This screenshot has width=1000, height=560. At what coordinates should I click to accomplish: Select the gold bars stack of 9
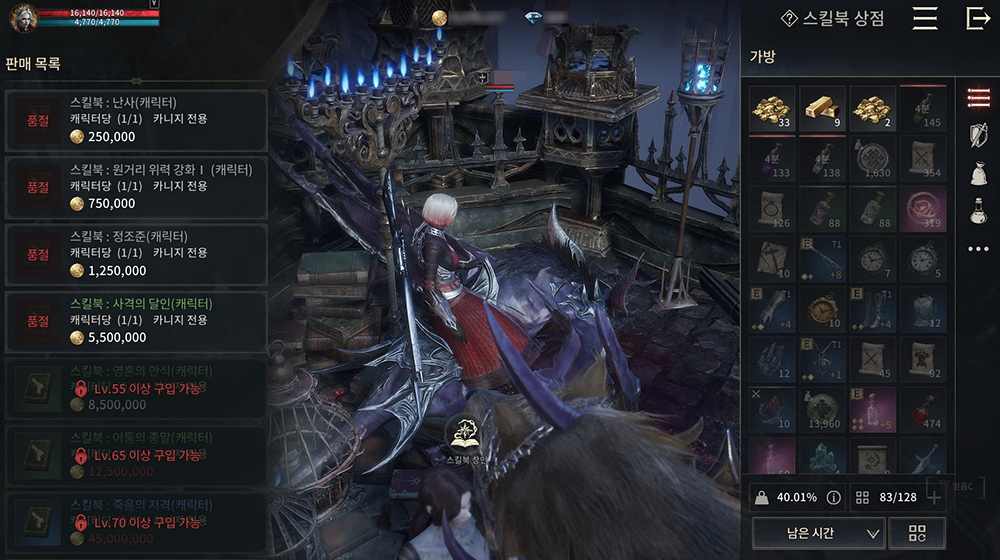coord(822,110)
